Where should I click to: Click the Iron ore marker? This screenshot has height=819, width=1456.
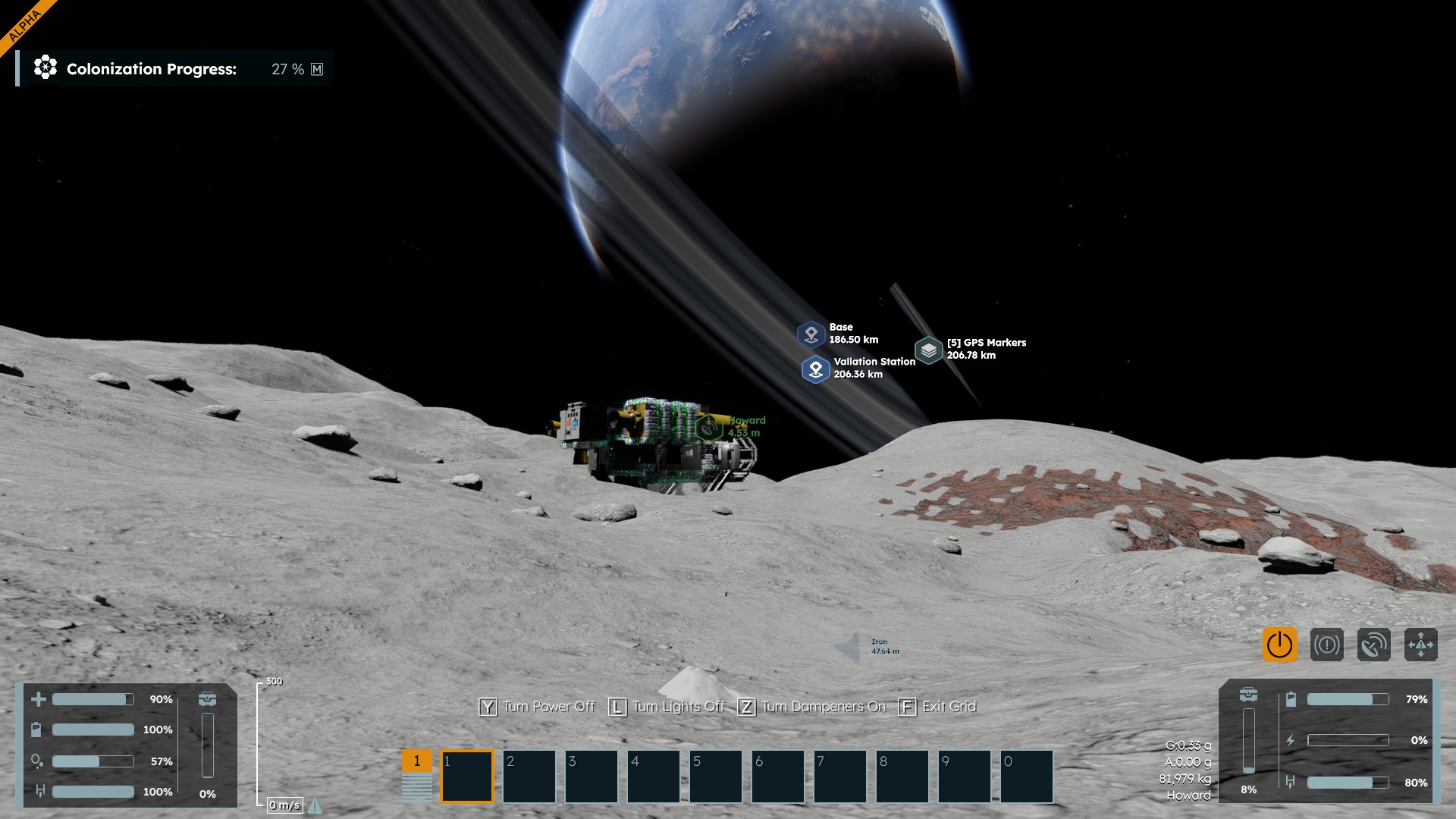click(x=850, y=647)
